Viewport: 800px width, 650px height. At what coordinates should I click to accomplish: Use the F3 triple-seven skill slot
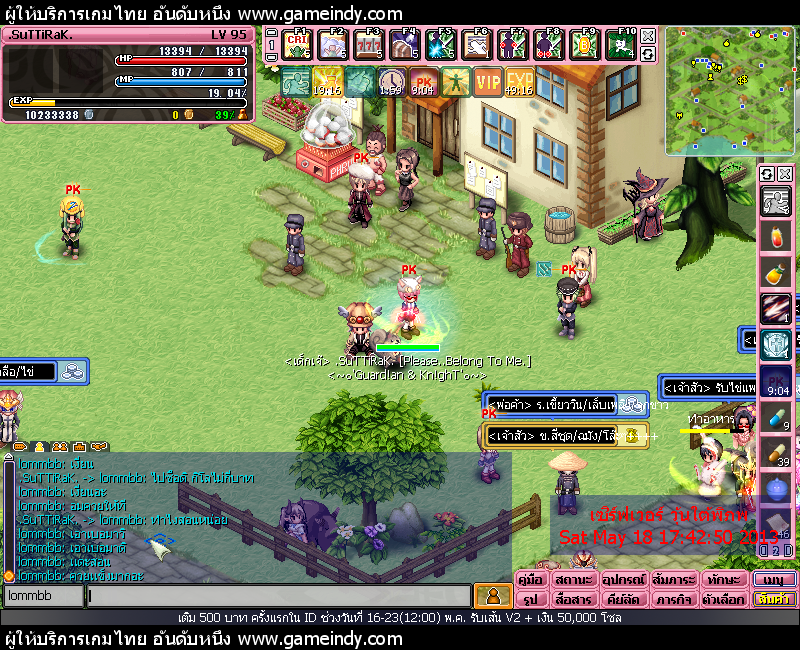pyautogui.click(x=371, y=46)
